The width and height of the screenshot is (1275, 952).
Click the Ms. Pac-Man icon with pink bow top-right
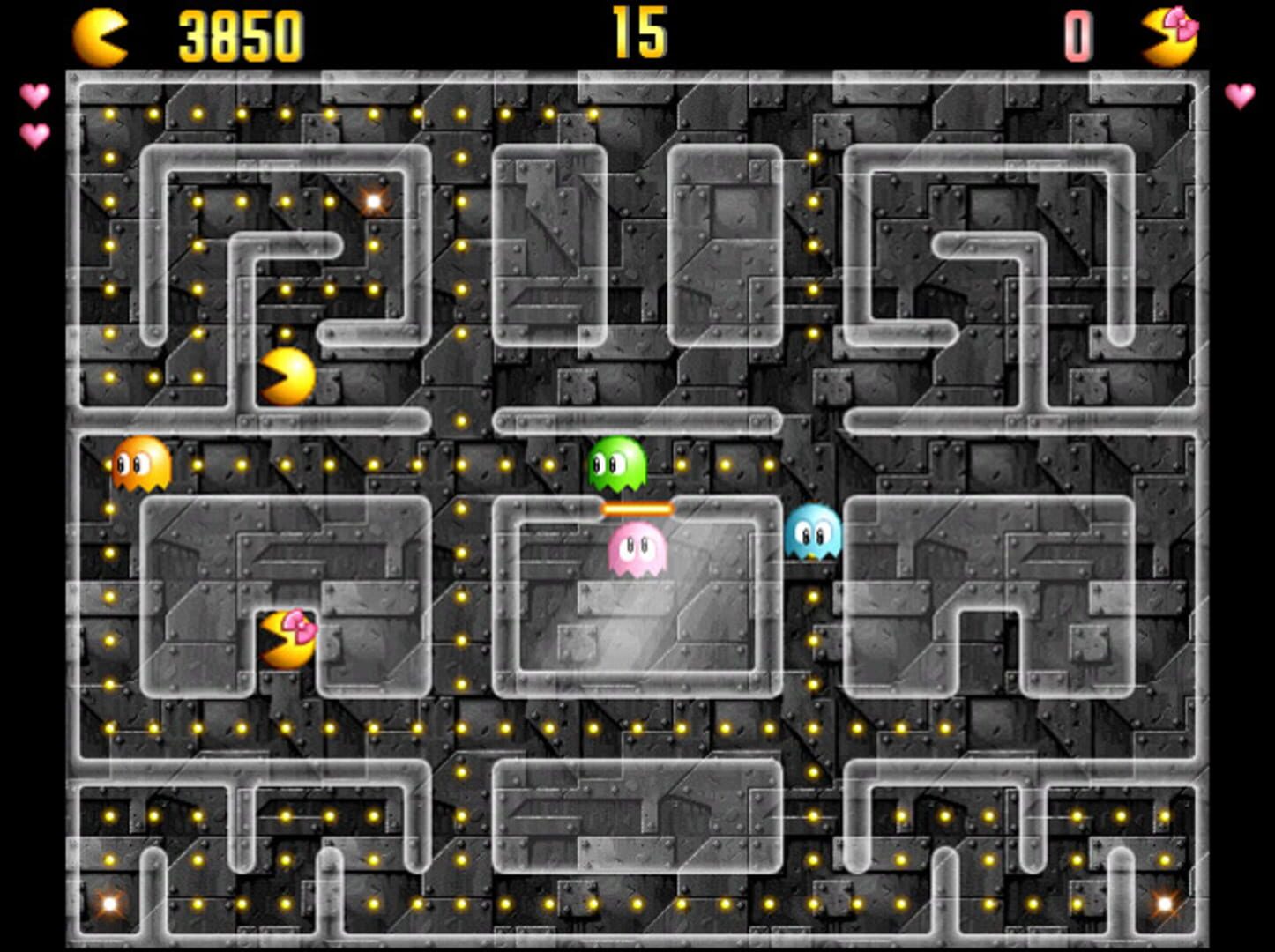point(1173,33)
